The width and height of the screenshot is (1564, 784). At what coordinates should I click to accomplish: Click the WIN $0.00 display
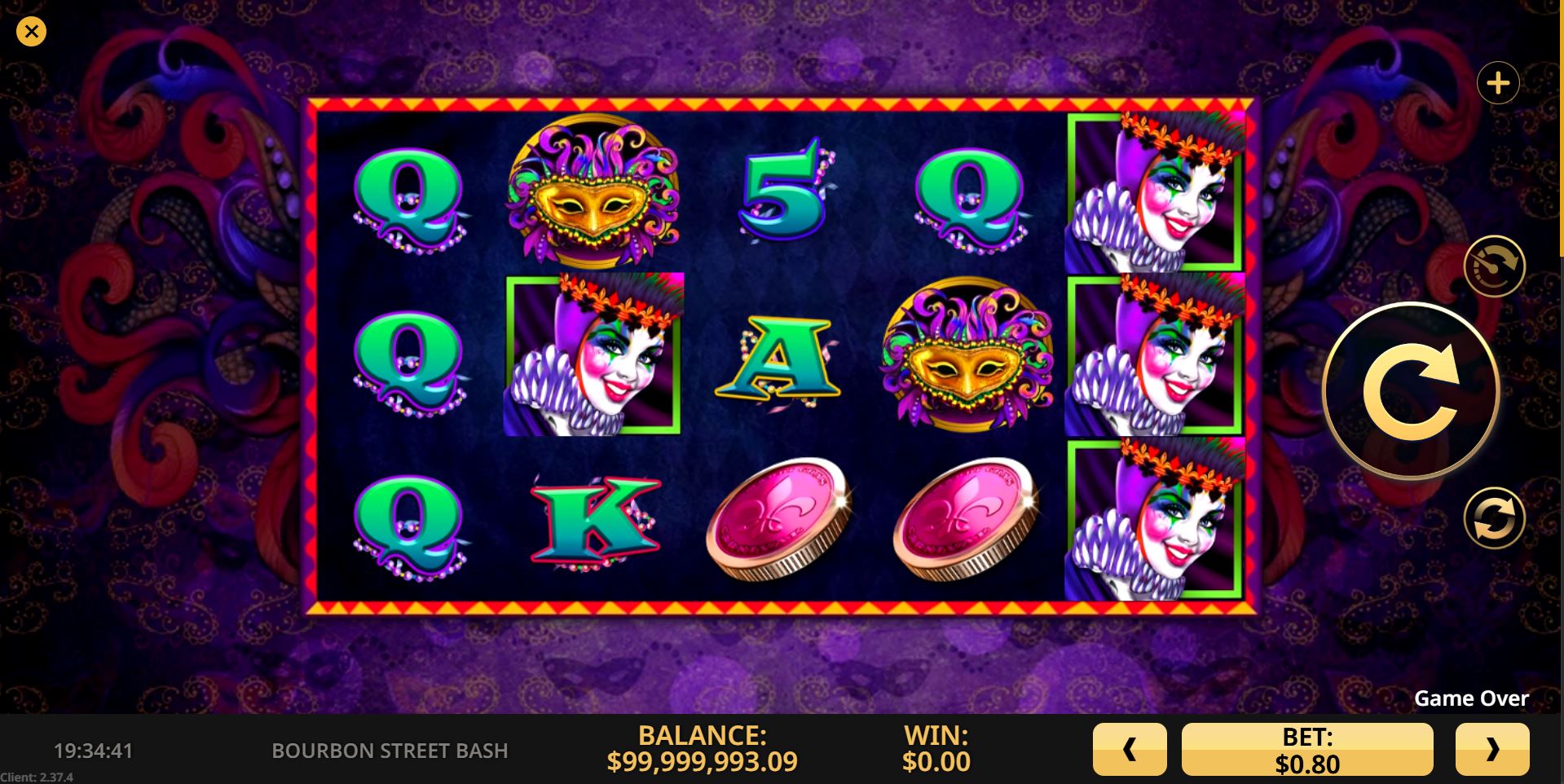point(934,748)
